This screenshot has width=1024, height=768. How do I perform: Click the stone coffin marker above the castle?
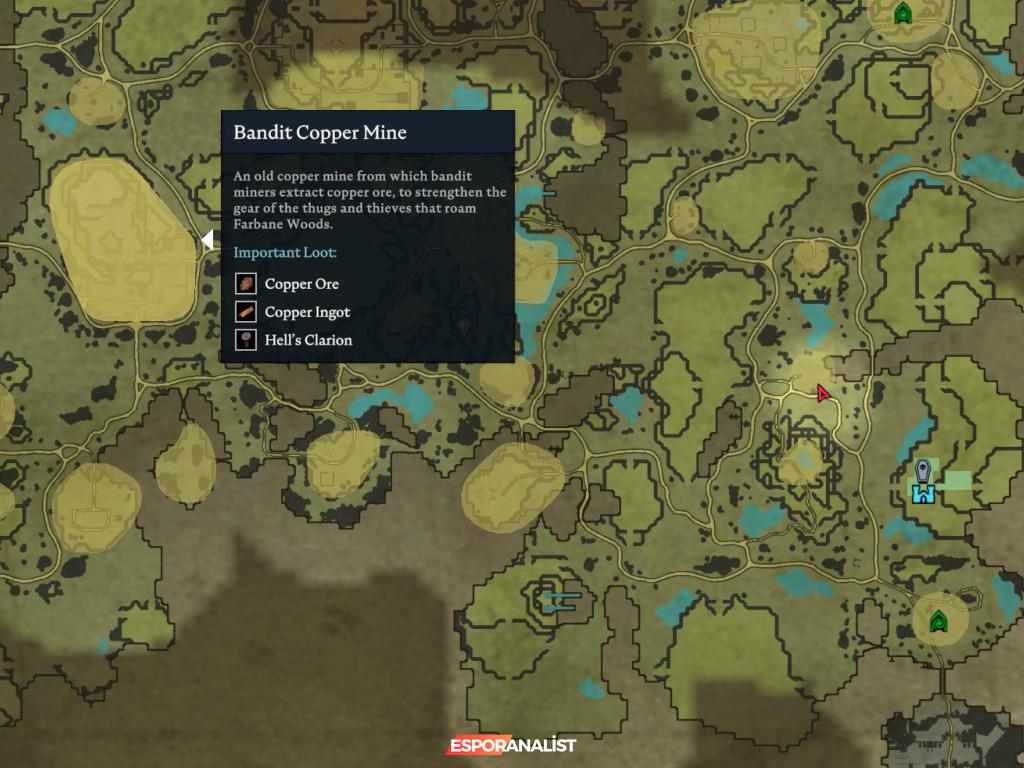923,470
